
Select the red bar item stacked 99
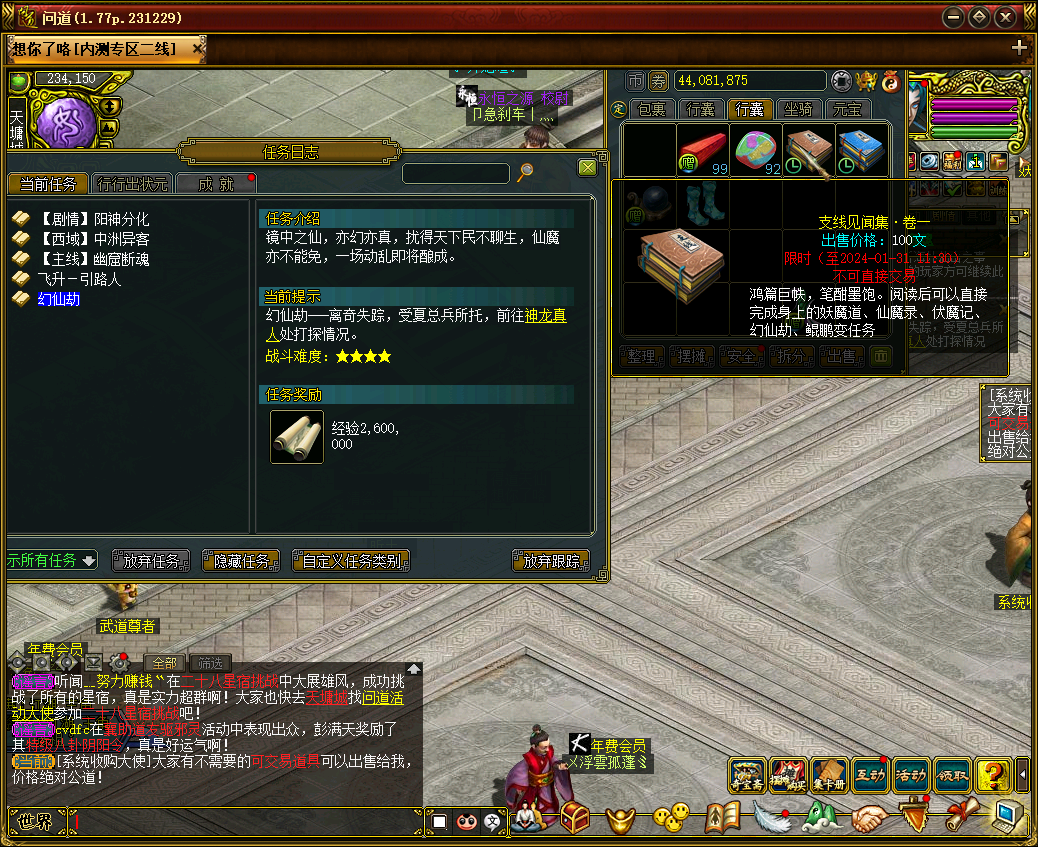703,149
